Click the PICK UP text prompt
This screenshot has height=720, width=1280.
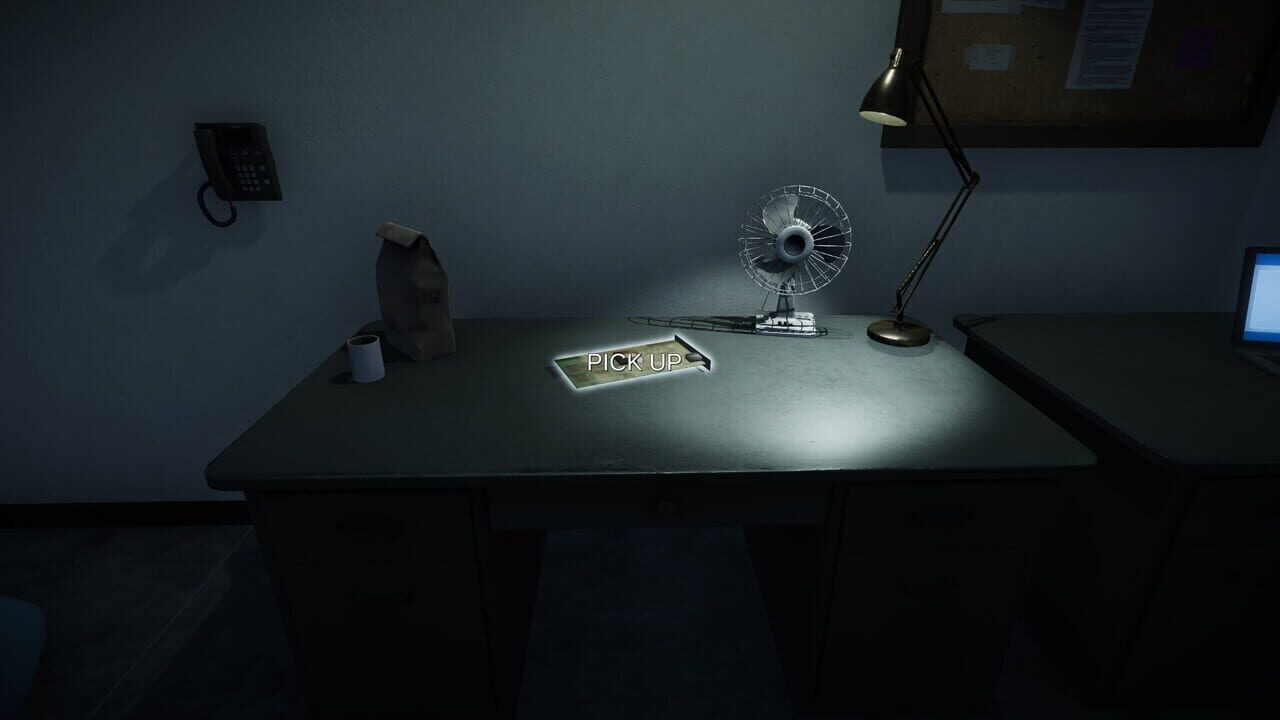coord(633,362)
